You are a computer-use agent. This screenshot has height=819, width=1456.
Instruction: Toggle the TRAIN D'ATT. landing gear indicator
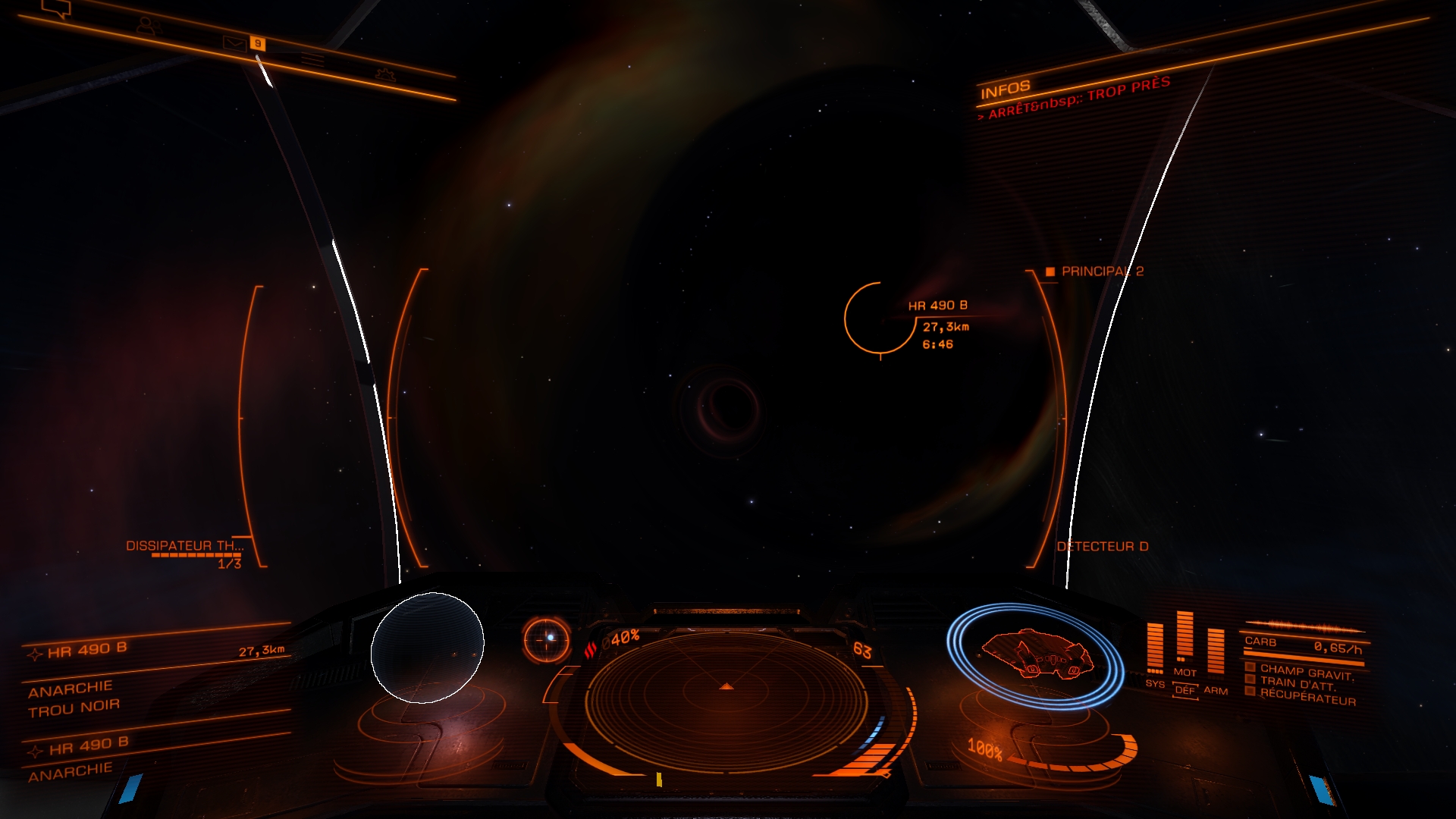pyautogui.click(x=1297, y=683)
